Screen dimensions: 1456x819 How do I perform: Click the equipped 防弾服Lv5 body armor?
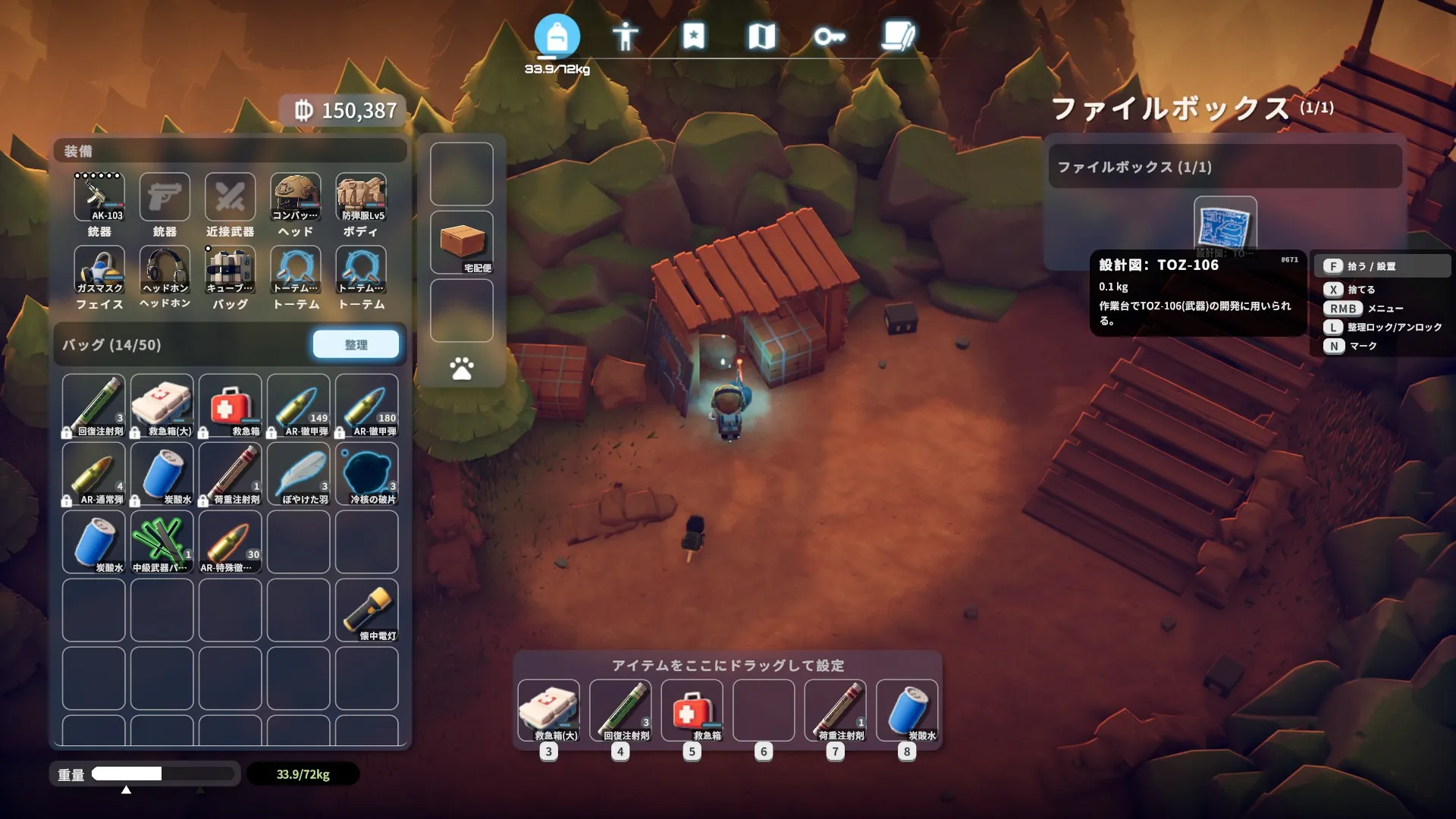pos(361,197)
